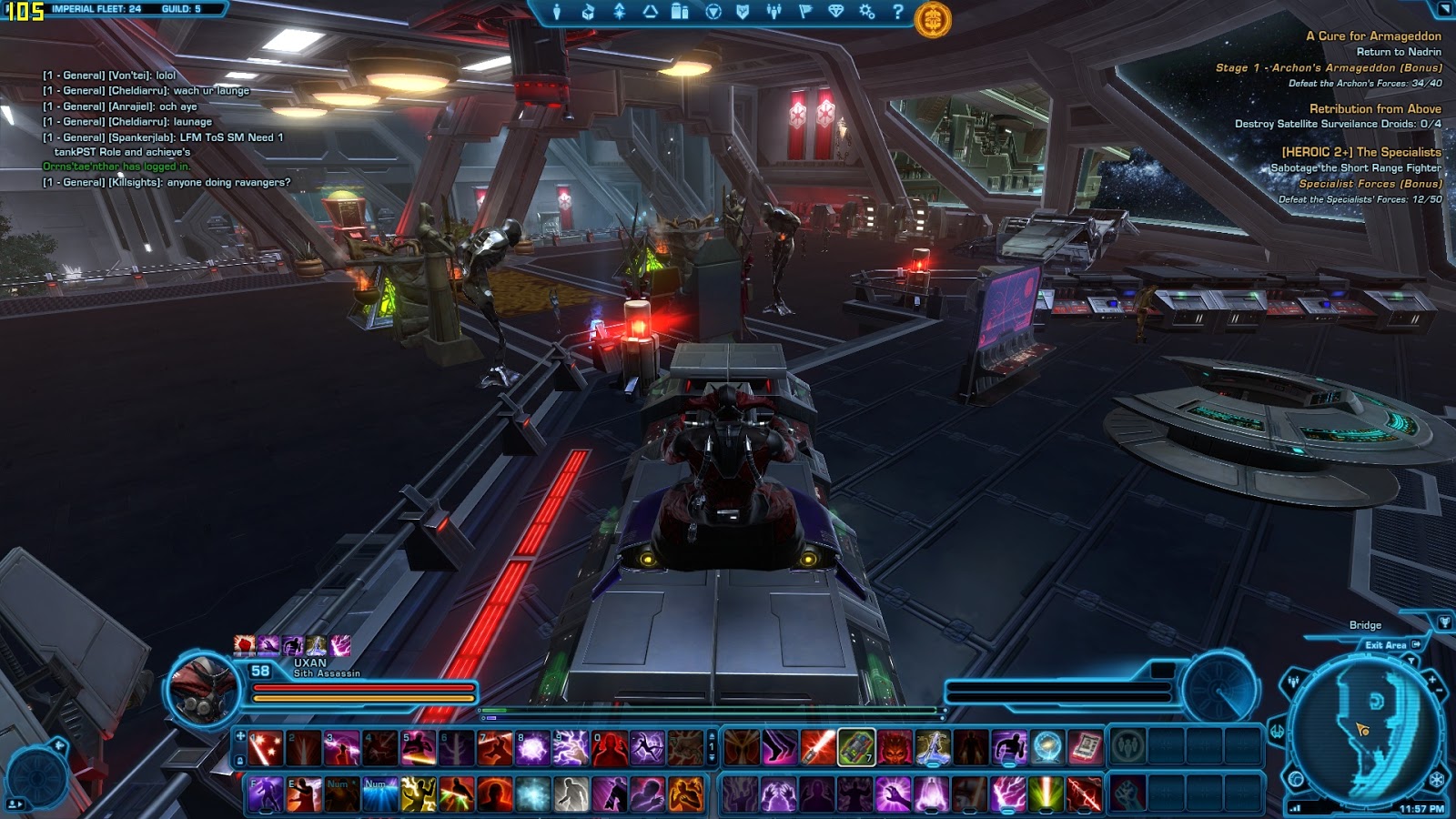Image resolution: width=1456 pixels, height=819 pixels.
Task: Use the green item with 7 charges
Action: click(x=855, y=748)
